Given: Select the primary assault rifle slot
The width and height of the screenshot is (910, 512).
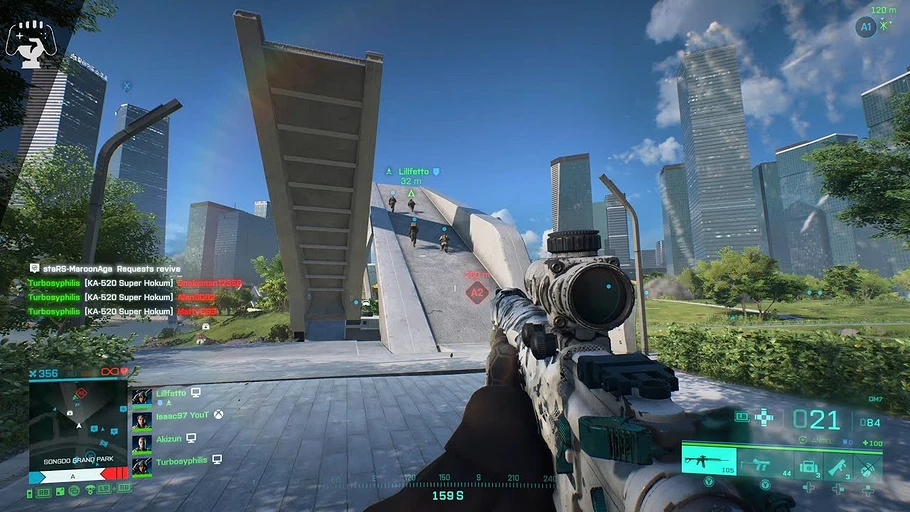Looking at the screenshot, I should pyautogui.click(x=708, y=461).
